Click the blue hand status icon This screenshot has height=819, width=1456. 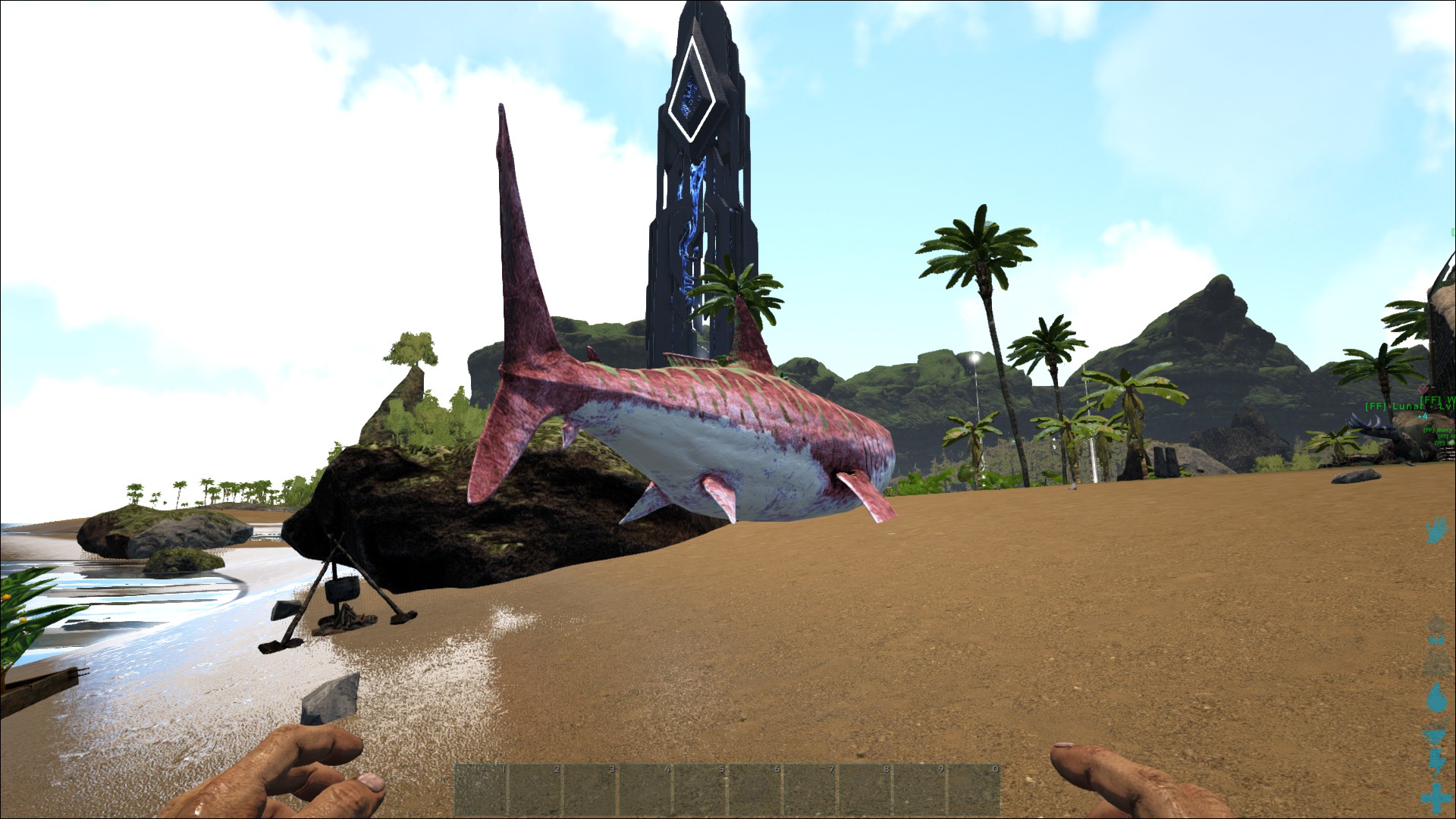coord(1436,530)
